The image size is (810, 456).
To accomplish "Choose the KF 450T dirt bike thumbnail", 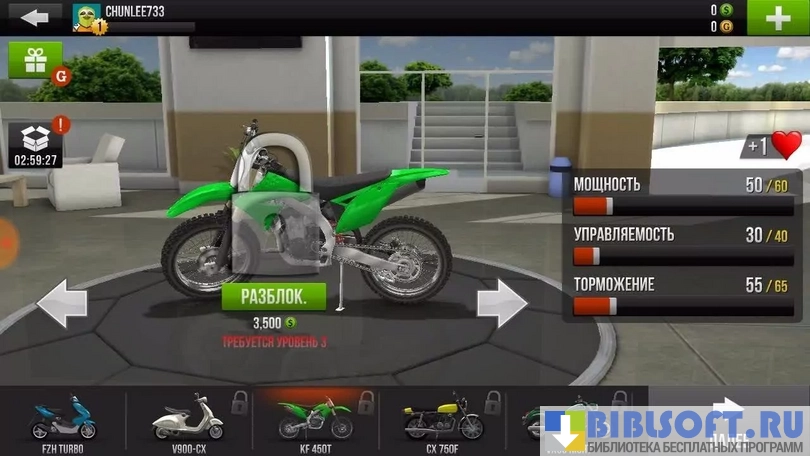I will (x=314, y=418).
